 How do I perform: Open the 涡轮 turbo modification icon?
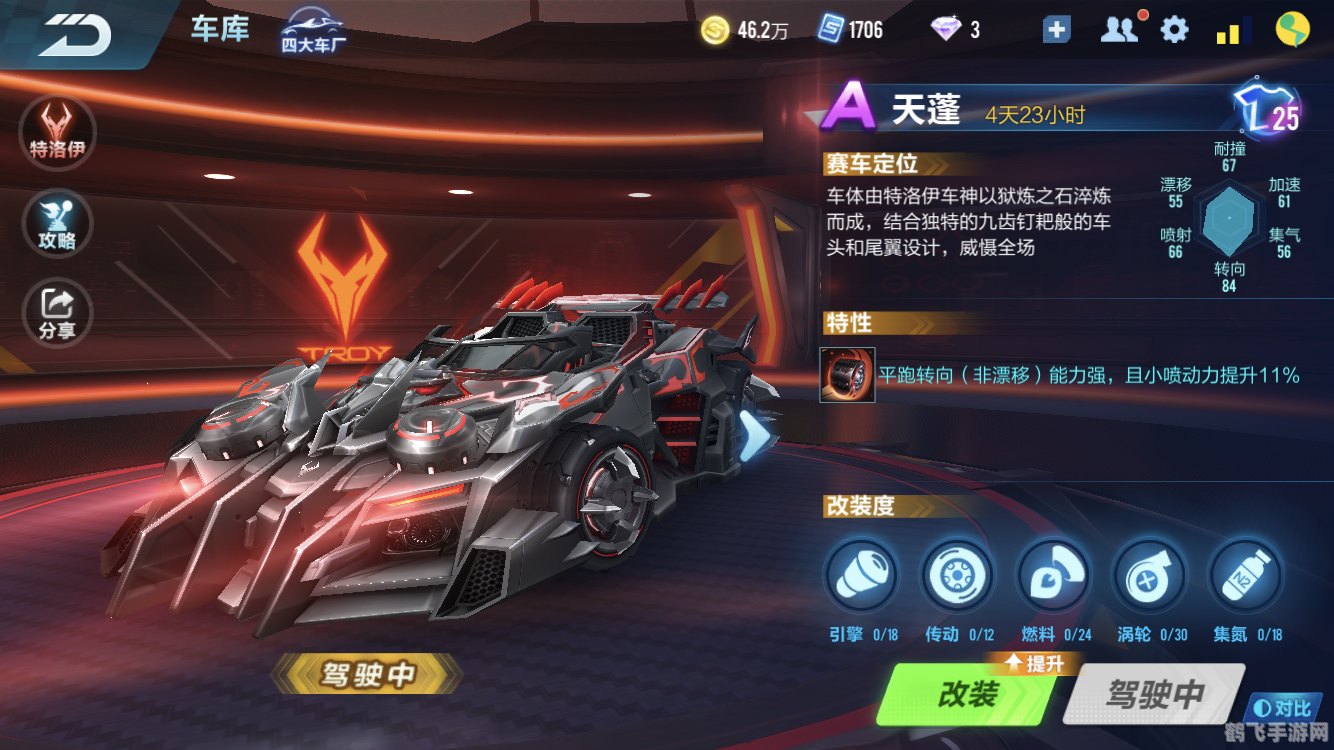click(x=1148, y=578)
